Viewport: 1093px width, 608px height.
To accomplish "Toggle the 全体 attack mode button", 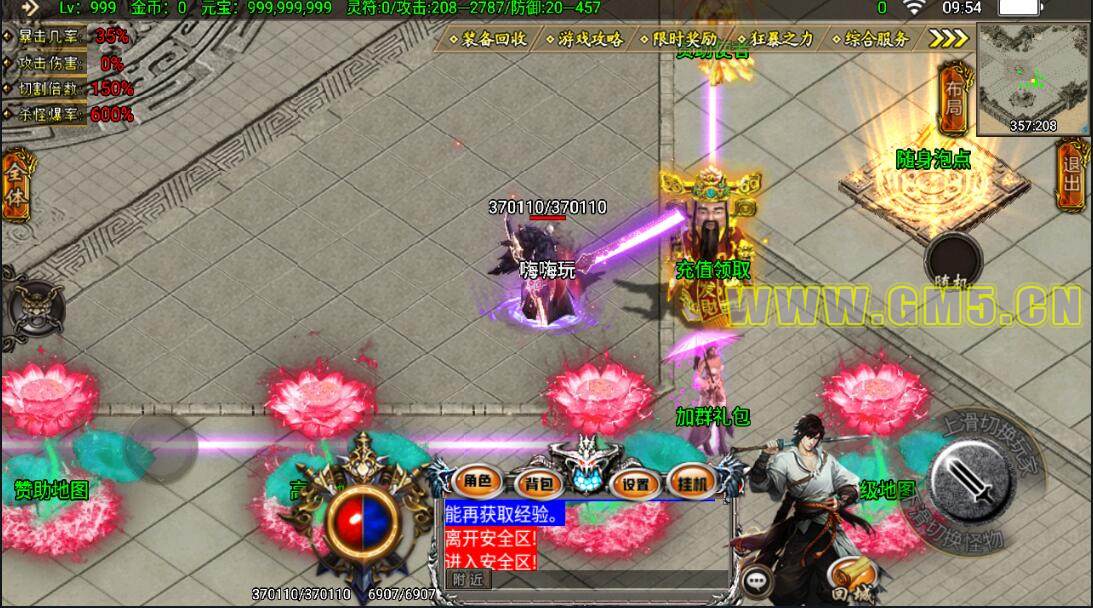I will point(15,186).
